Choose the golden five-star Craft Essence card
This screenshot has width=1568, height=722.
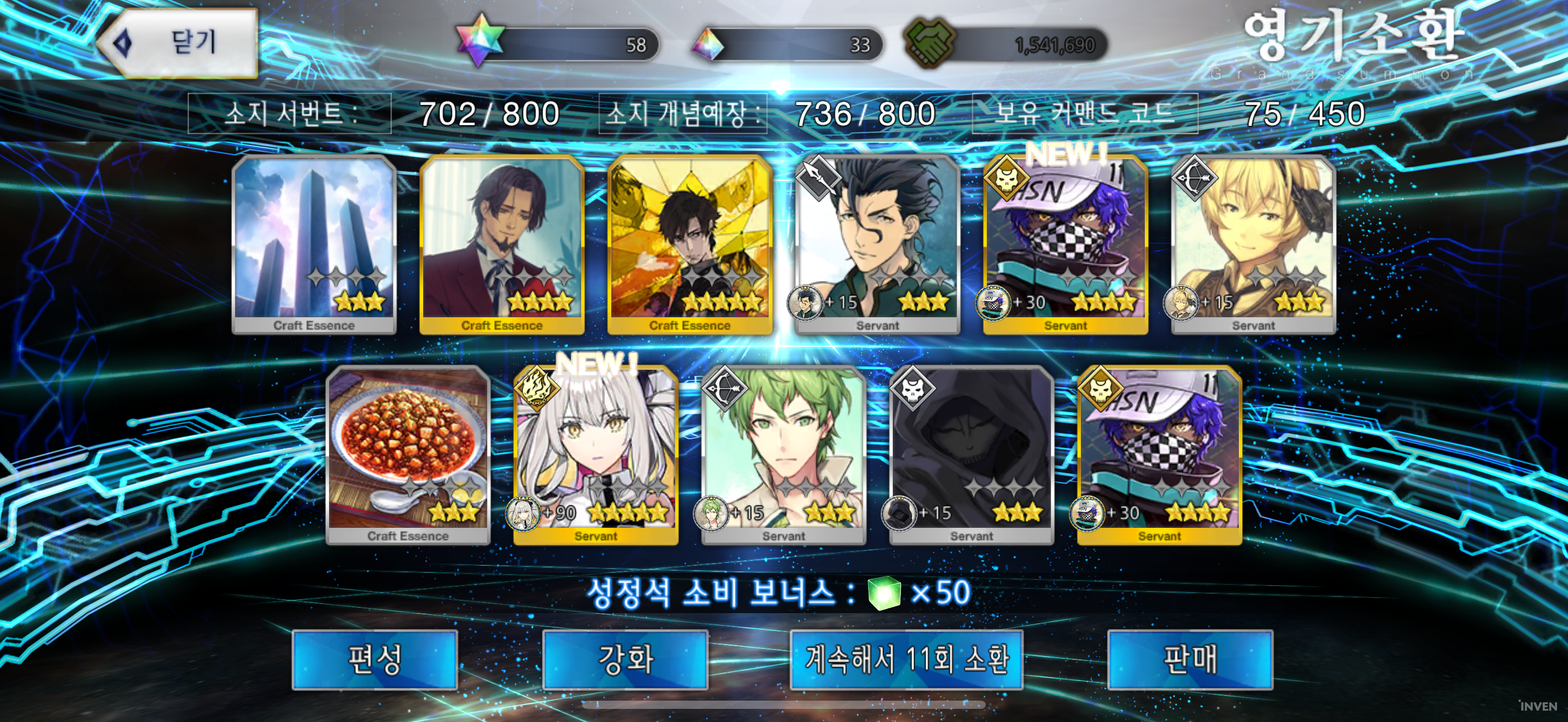pyautogui.click(x=689, y=243)
